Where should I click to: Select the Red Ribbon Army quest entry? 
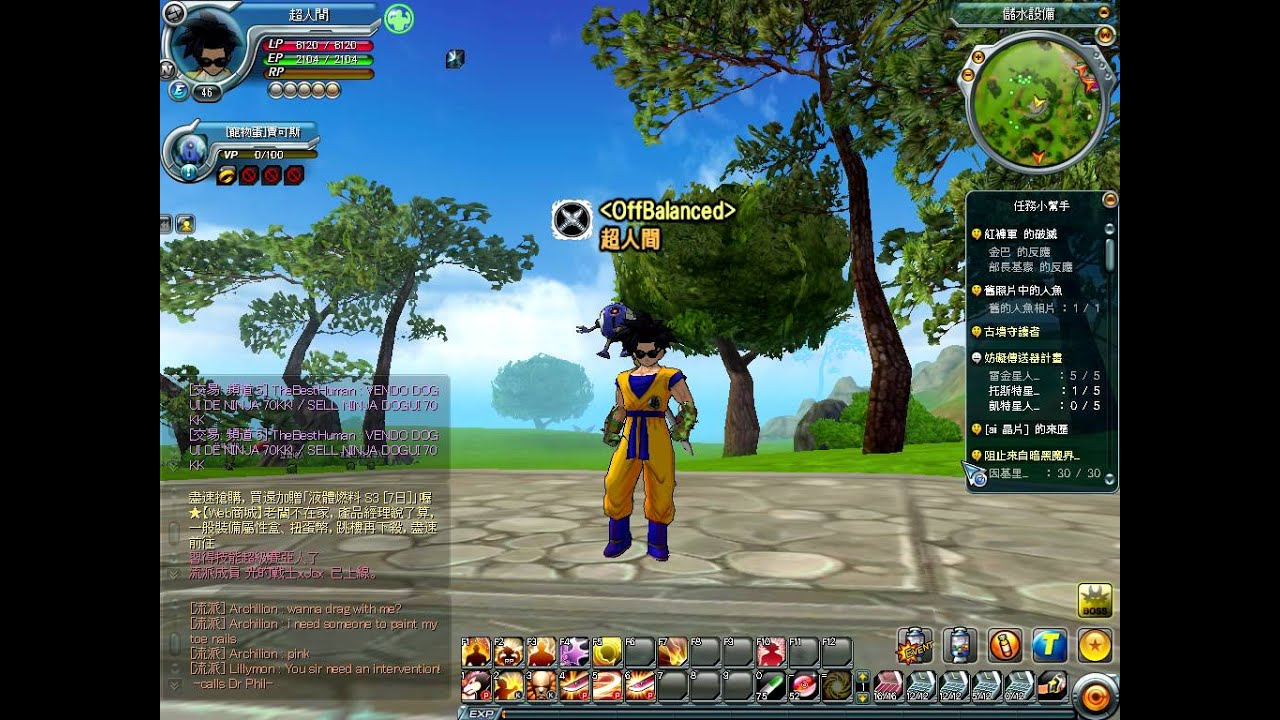coord(1020,234)
